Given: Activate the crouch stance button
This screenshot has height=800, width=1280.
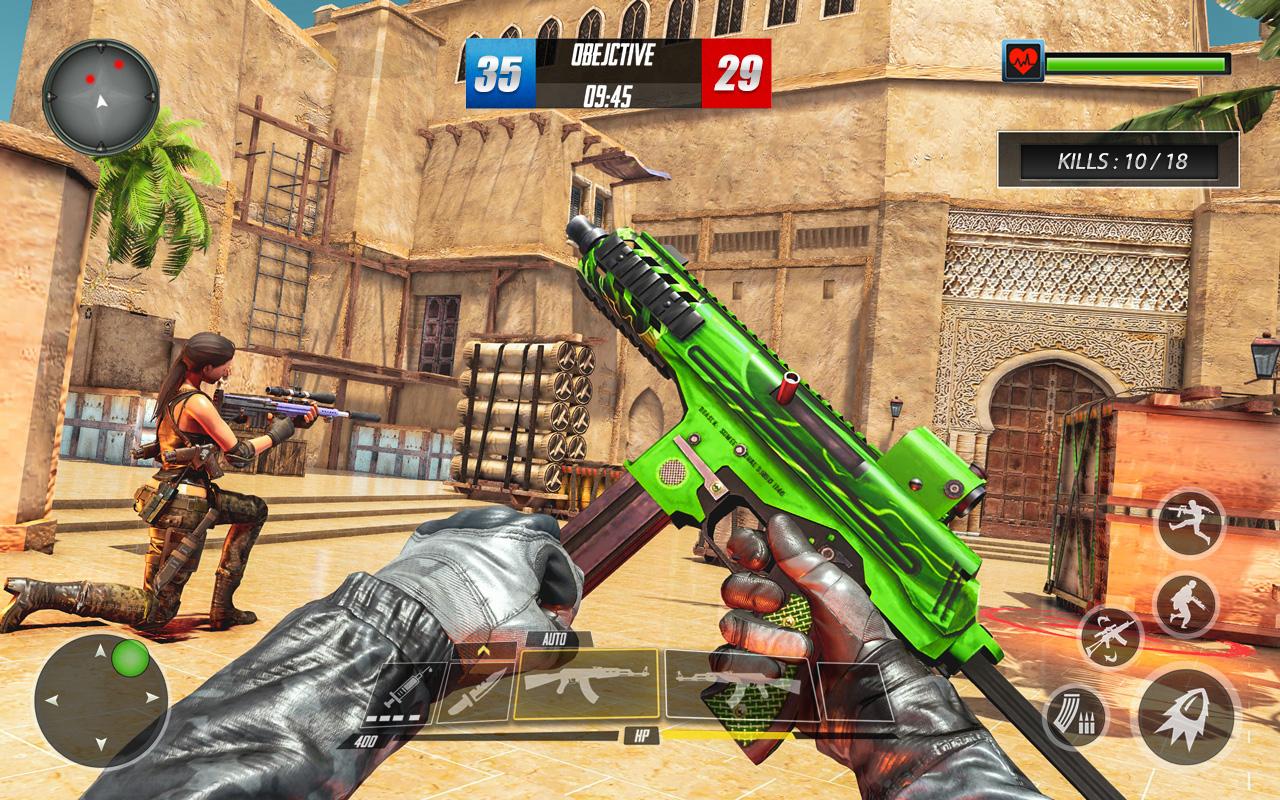Looking at the screenshot, I should coord(1185,604).
